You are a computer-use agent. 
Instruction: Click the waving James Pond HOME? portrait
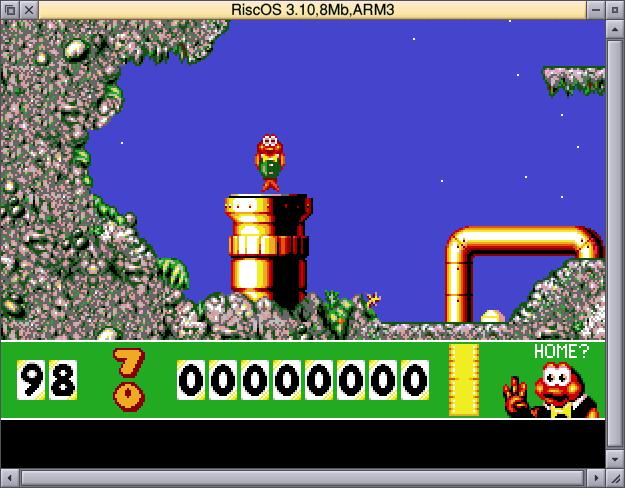[553, 389]
